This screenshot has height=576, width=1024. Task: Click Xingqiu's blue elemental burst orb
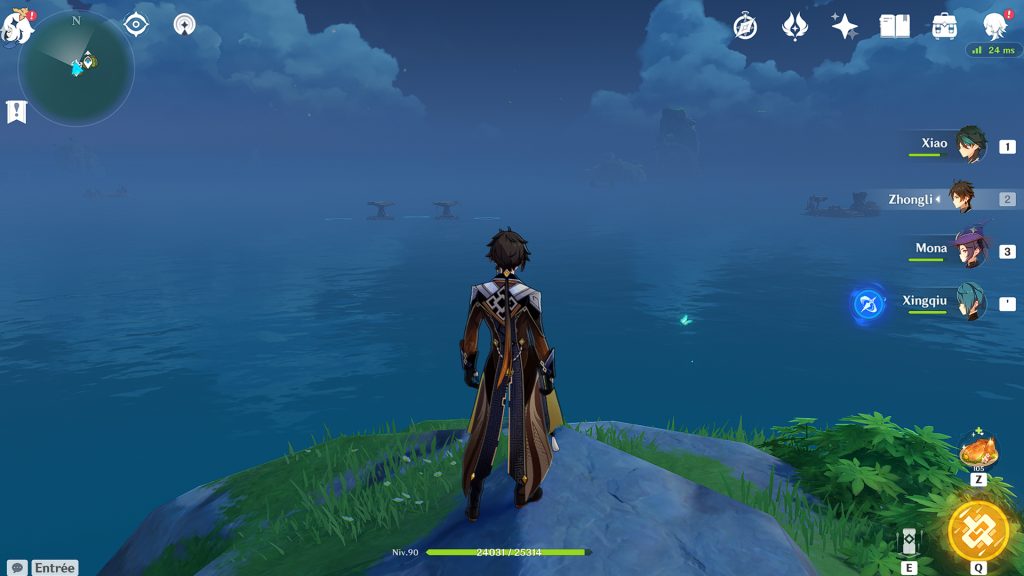(868, 304)
